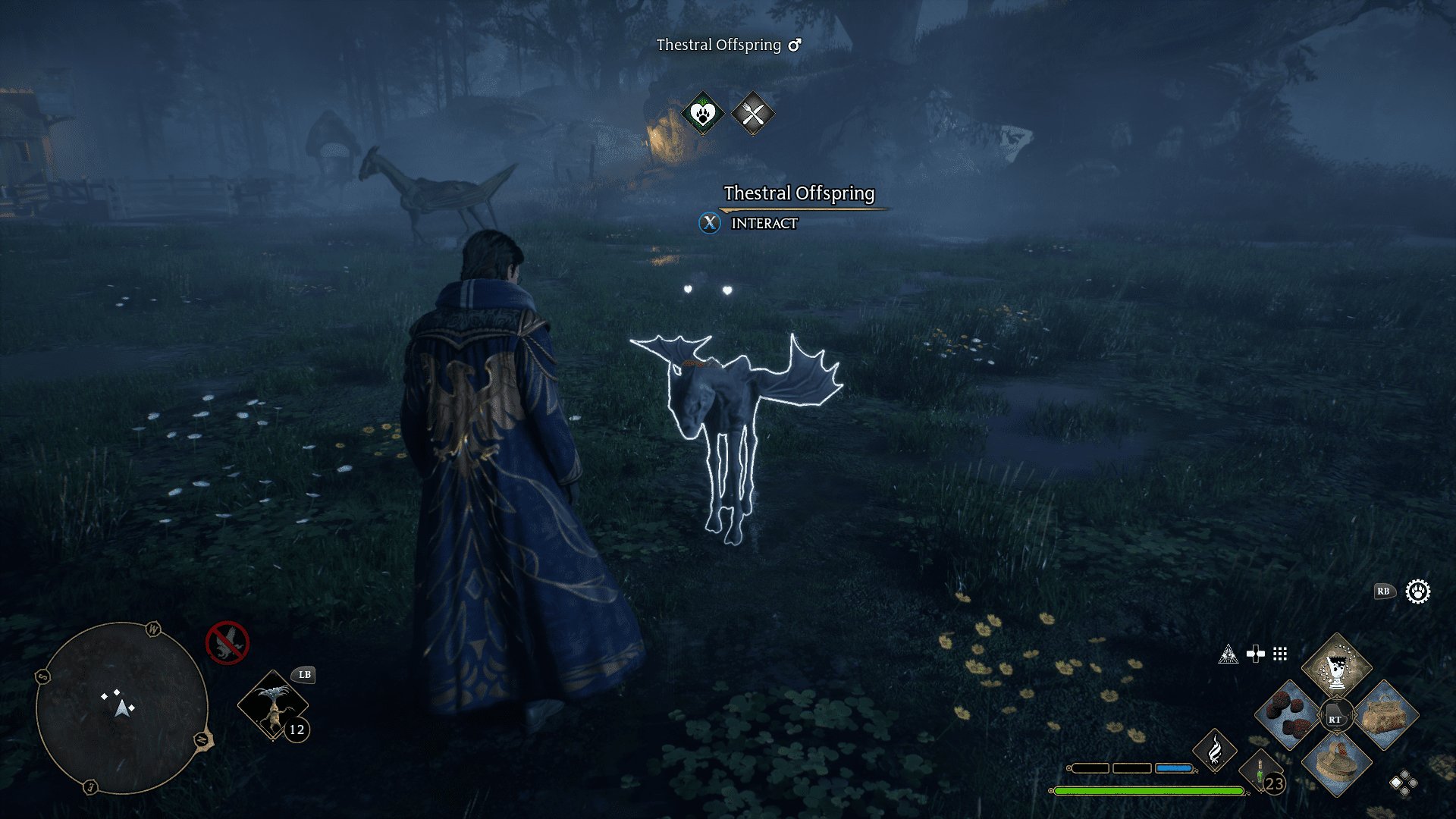Click the RB button prompt above the gear
The width and height of the screenshot is (1456, 819).
[x=1385, y=591]
